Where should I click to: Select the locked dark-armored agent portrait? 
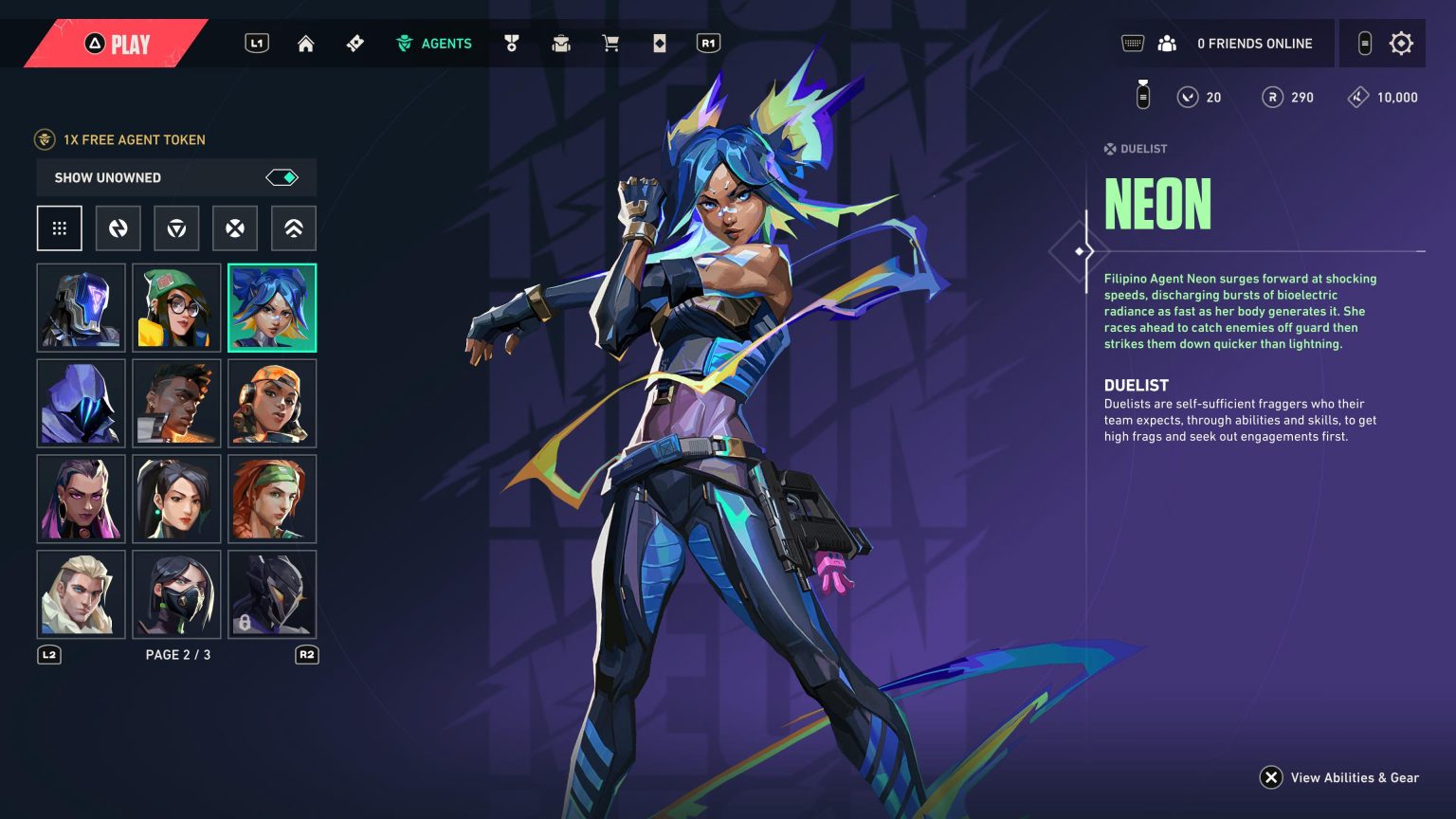(272, 594)
